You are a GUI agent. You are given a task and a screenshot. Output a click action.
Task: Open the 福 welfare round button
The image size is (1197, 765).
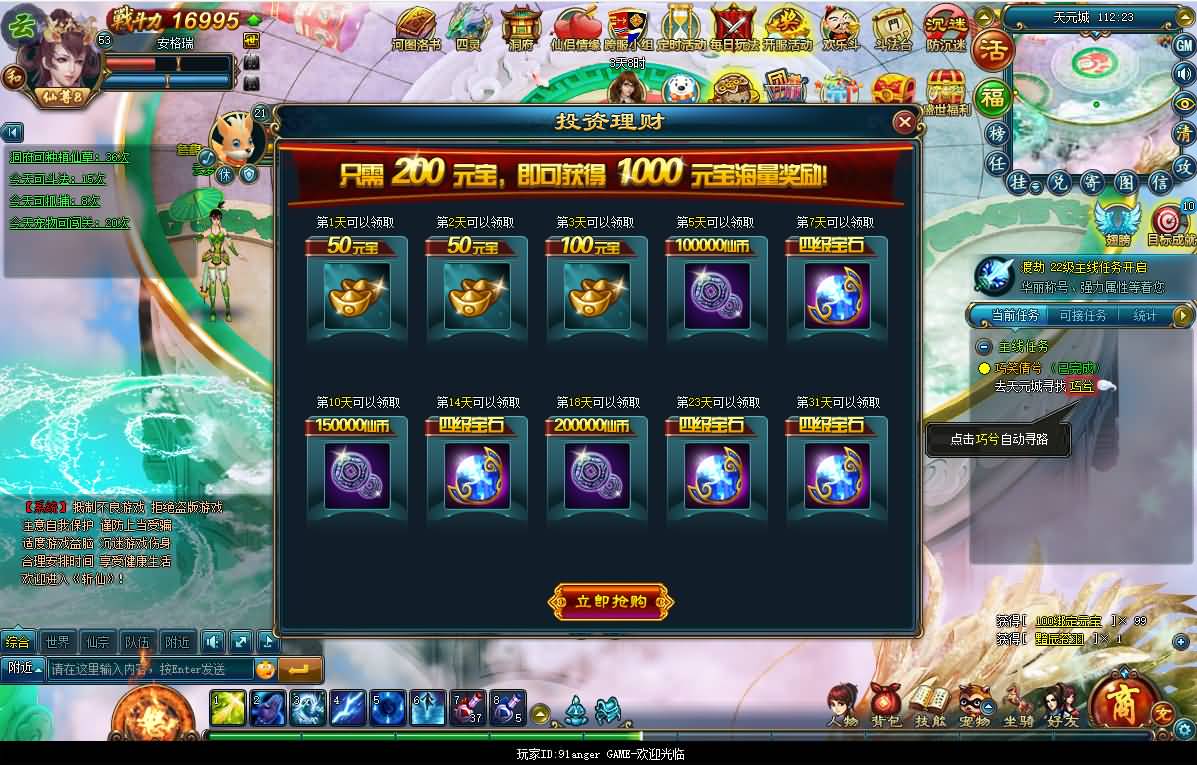coord(992,97)
